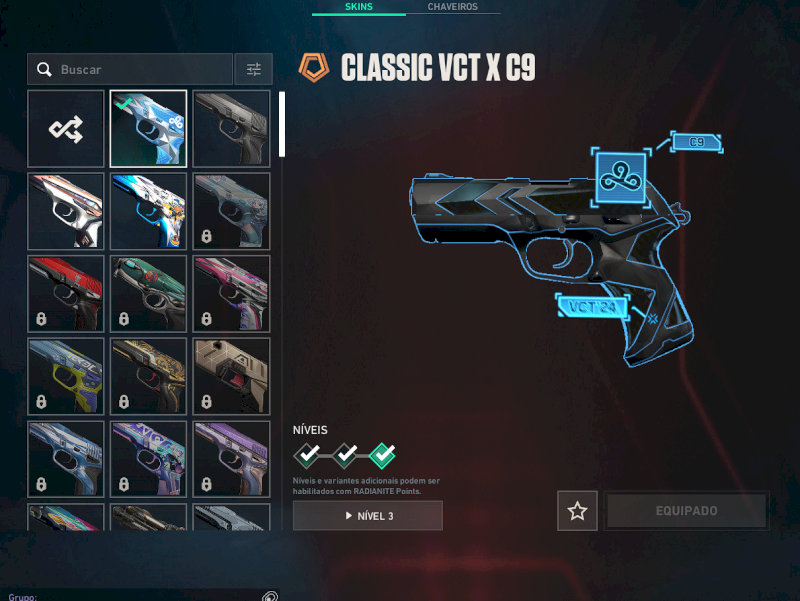Click the C9 callout on the weapon
Viewport: 800px width, 601px height.
click(696, 143)
